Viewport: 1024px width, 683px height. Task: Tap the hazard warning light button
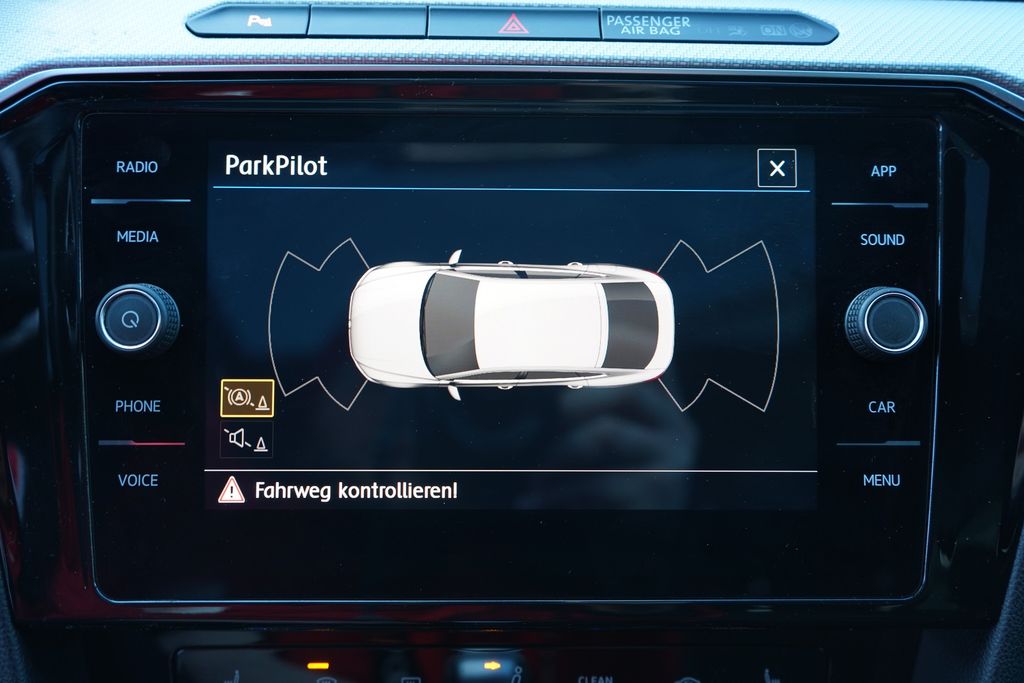[513, 22]
